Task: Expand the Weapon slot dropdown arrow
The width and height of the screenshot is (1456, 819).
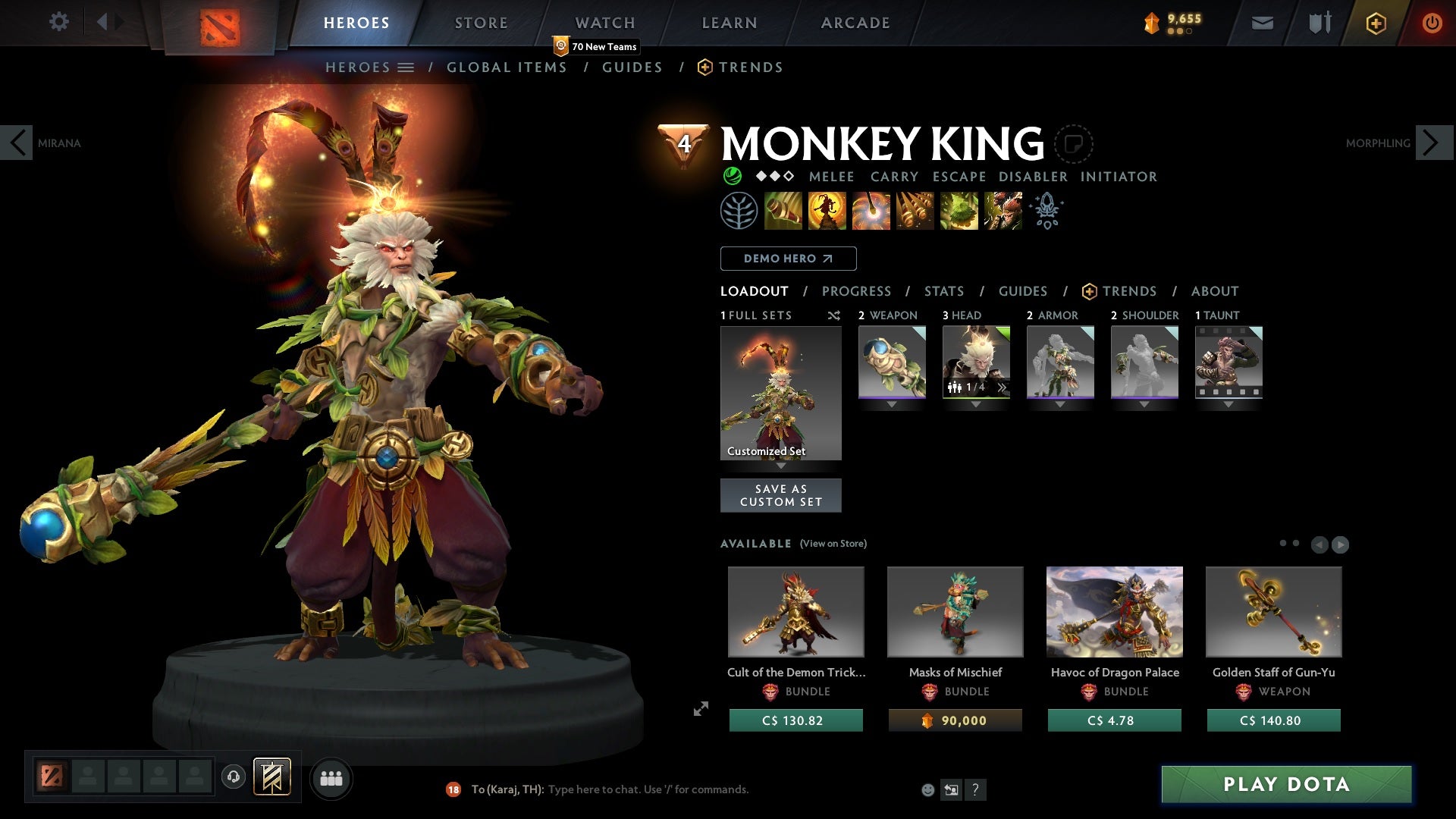Action: [x=891, y=404]
